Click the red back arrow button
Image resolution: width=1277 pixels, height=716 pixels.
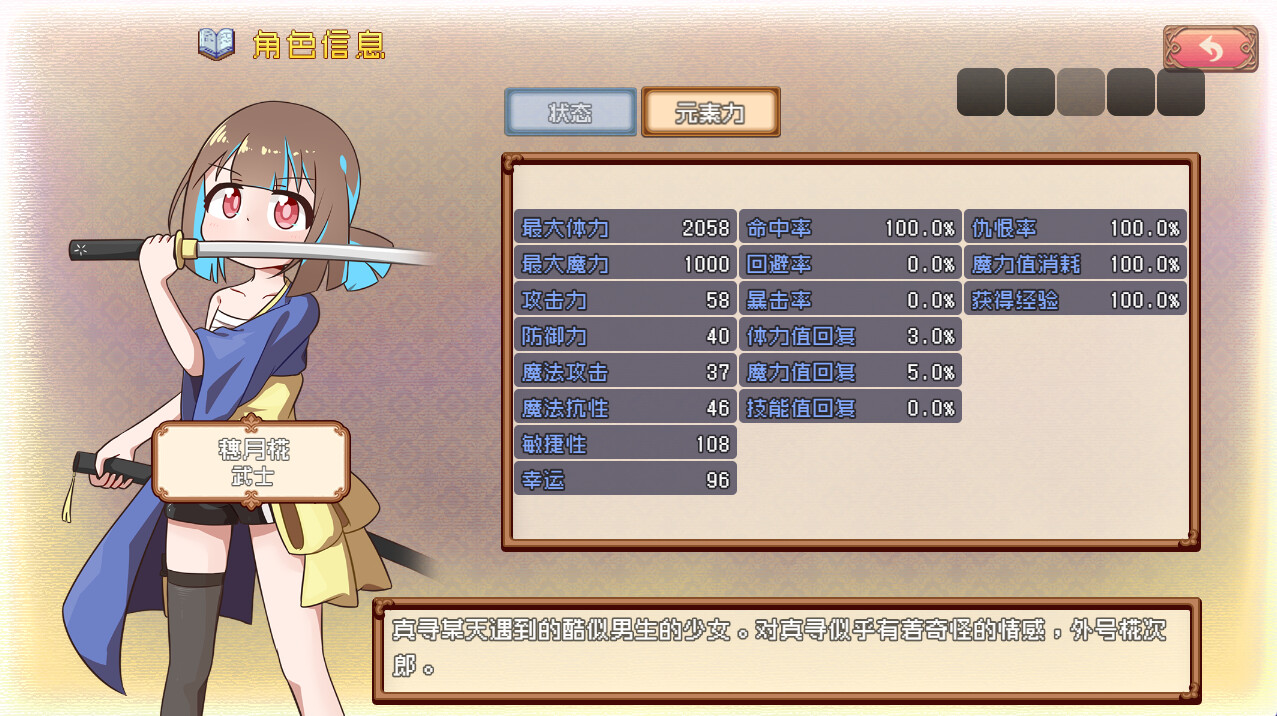pos(1210,49)
